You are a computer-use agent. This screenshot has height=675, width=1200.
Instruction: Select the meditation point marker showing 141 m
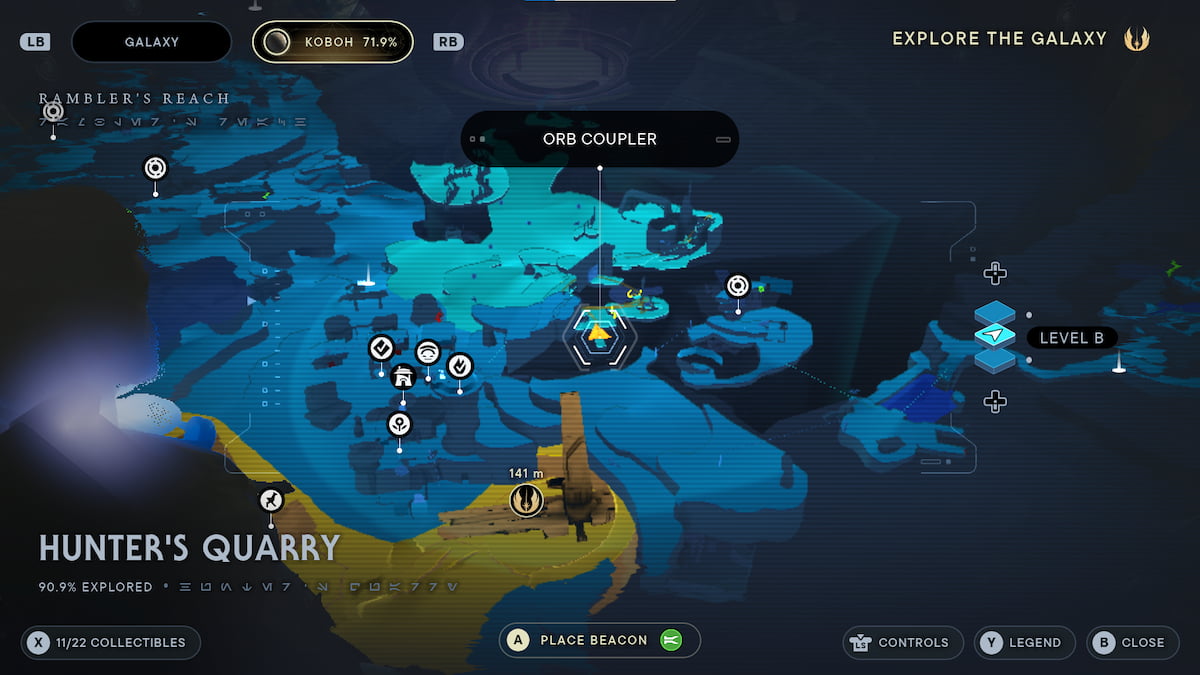click(526, 499)
